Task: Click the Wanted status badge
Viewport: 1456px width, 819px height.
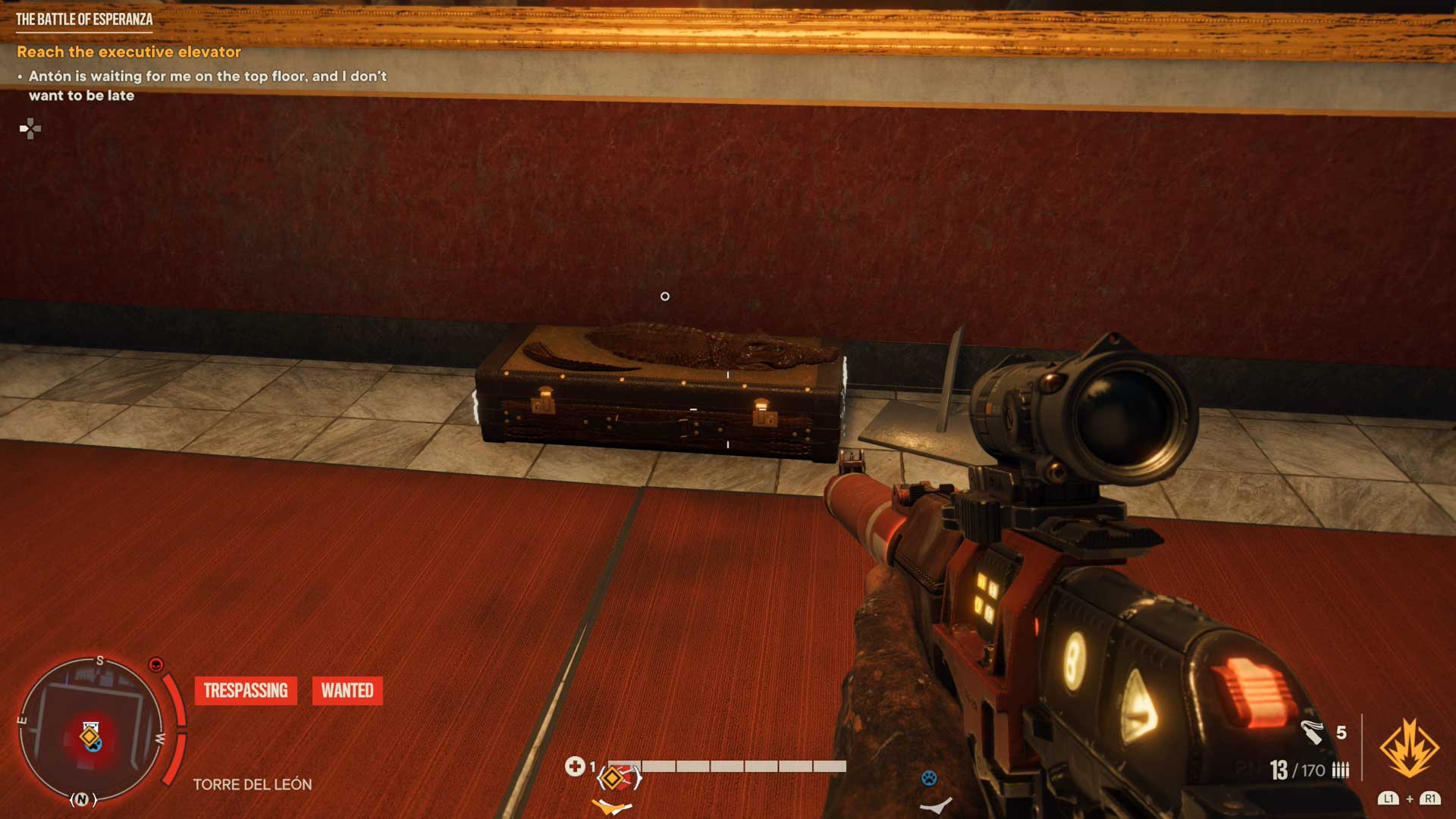Action: pos(347,691)
